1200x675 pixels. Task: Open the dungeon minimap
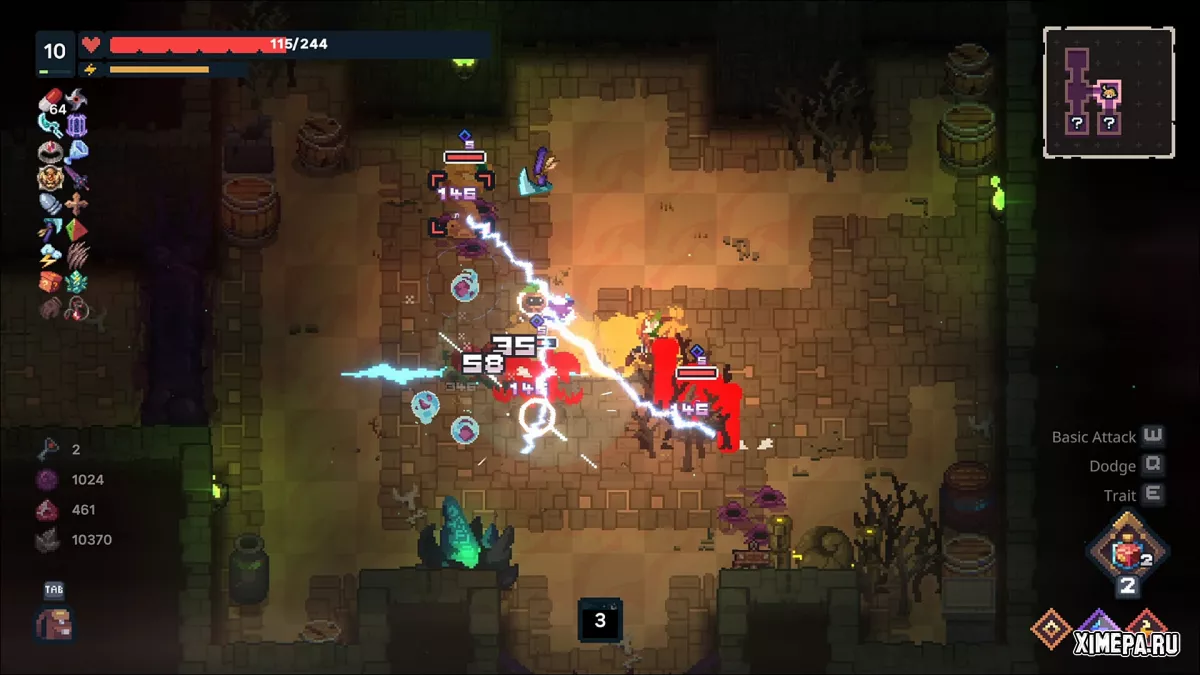pos(1108,92)
